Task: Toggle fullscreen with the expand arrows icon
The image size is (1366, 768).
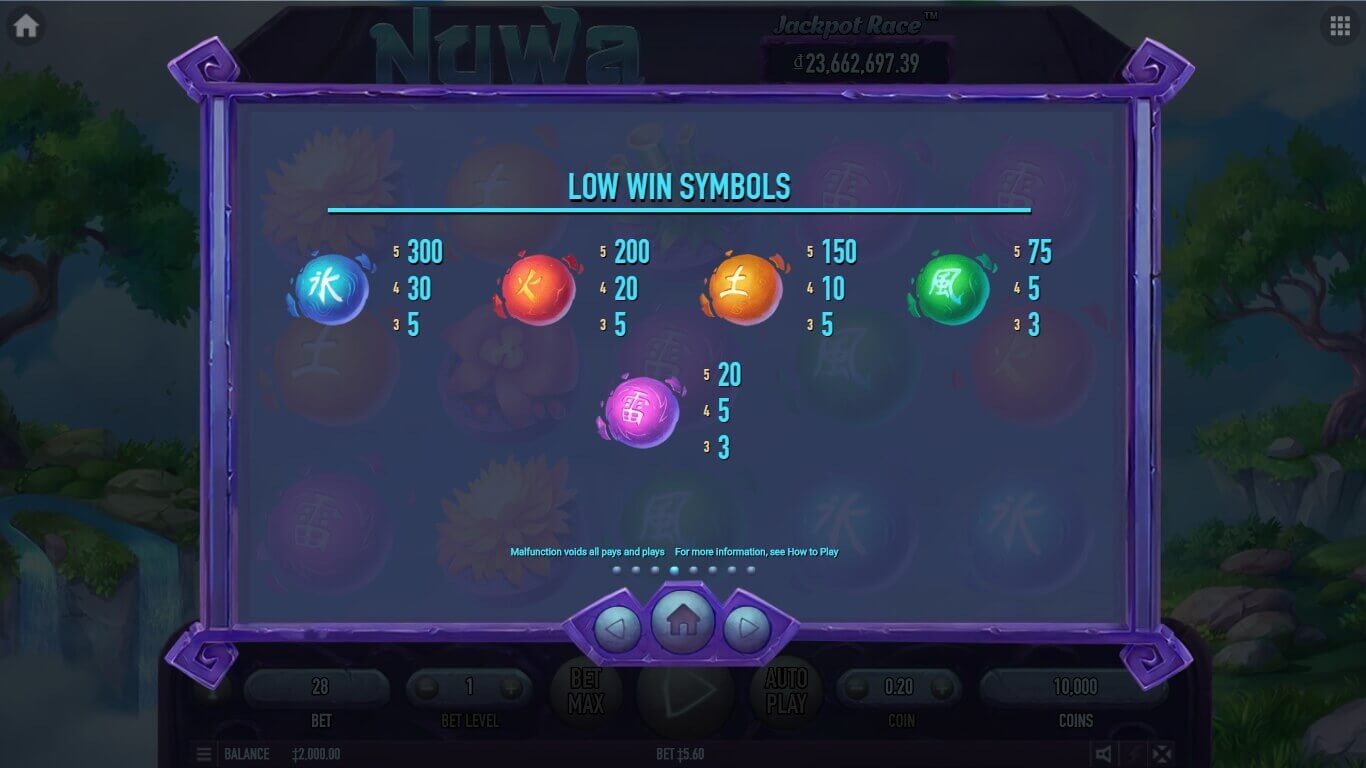Action: click(1160, 754)
